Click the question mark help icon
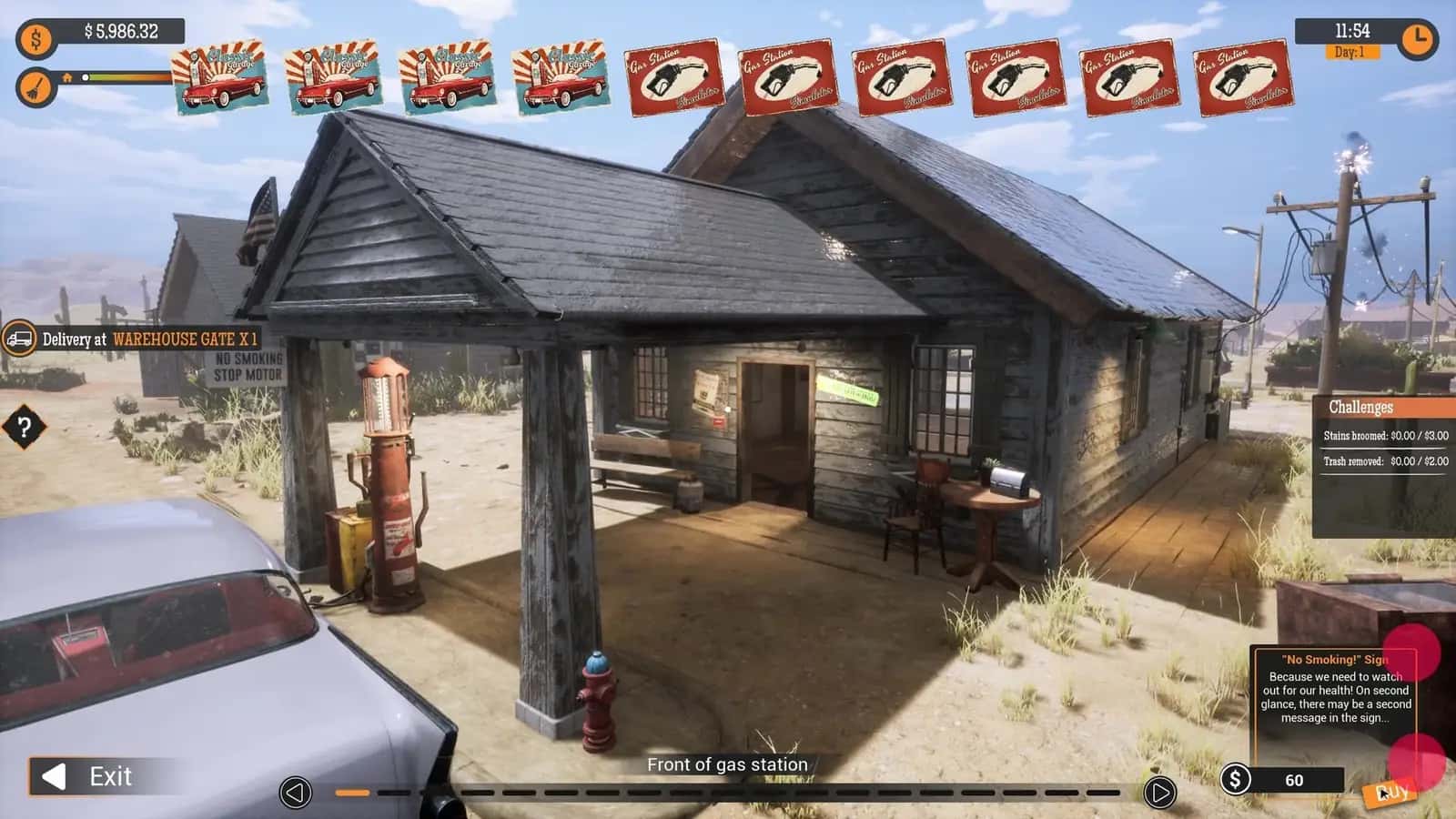Image resolution: width=1456 pixels, height=819 pixels. [x=24, y=425]
